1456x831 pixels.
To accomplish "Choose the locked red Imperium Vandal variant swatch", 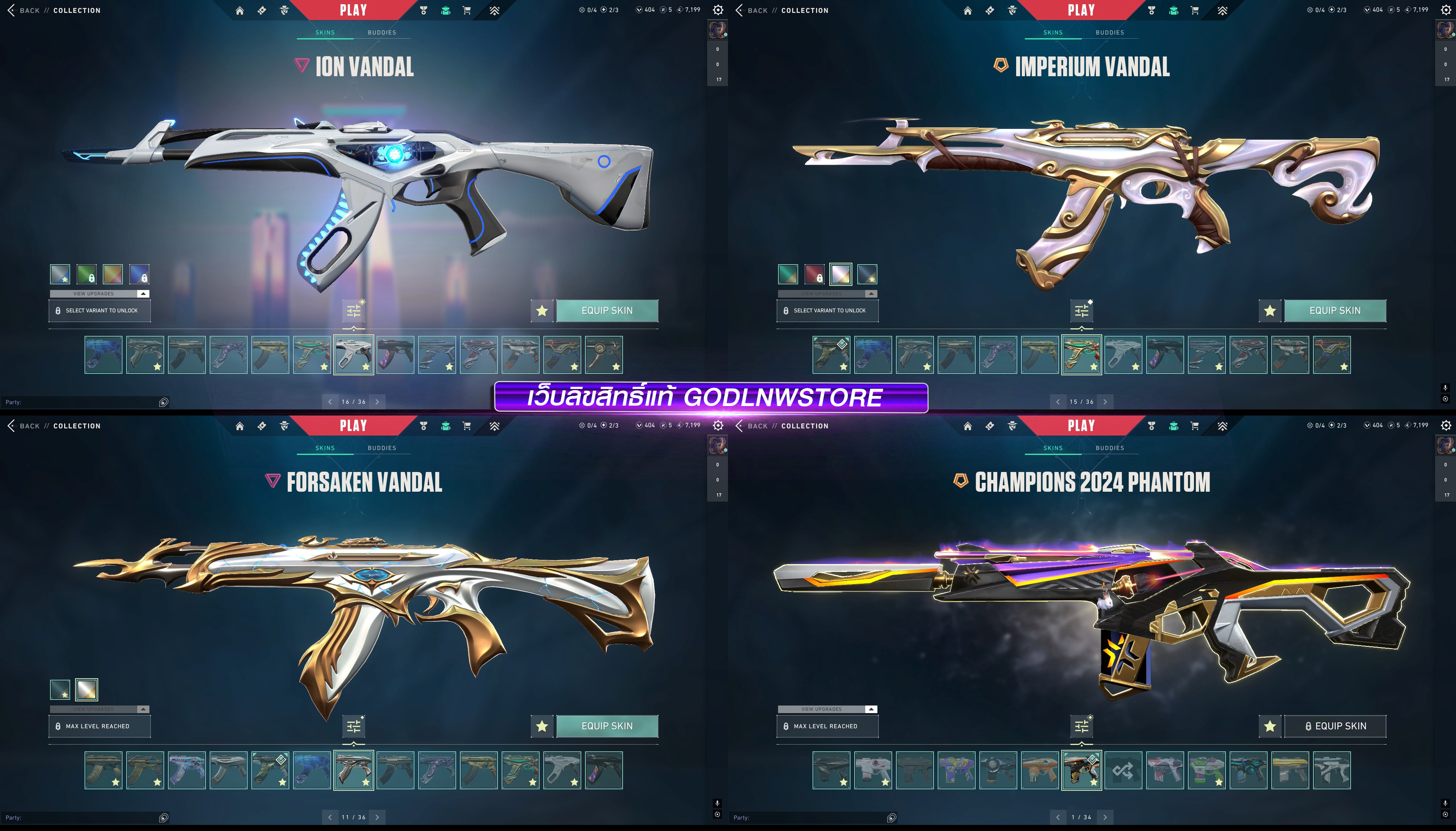I will click(x=814, y=274).
